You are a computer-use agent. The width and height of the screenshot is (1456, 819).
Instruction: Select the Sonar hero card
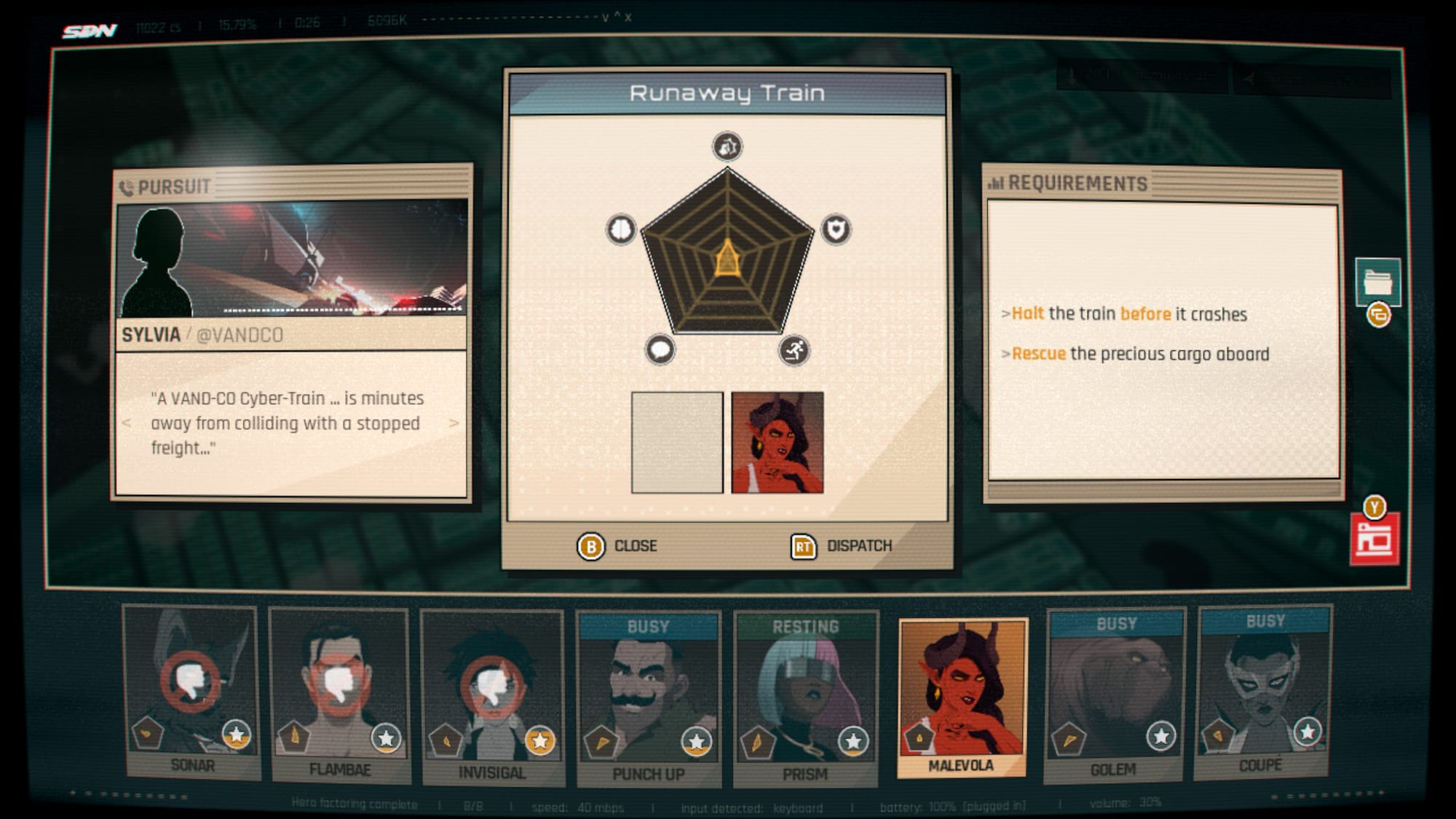tap(191, 692)
